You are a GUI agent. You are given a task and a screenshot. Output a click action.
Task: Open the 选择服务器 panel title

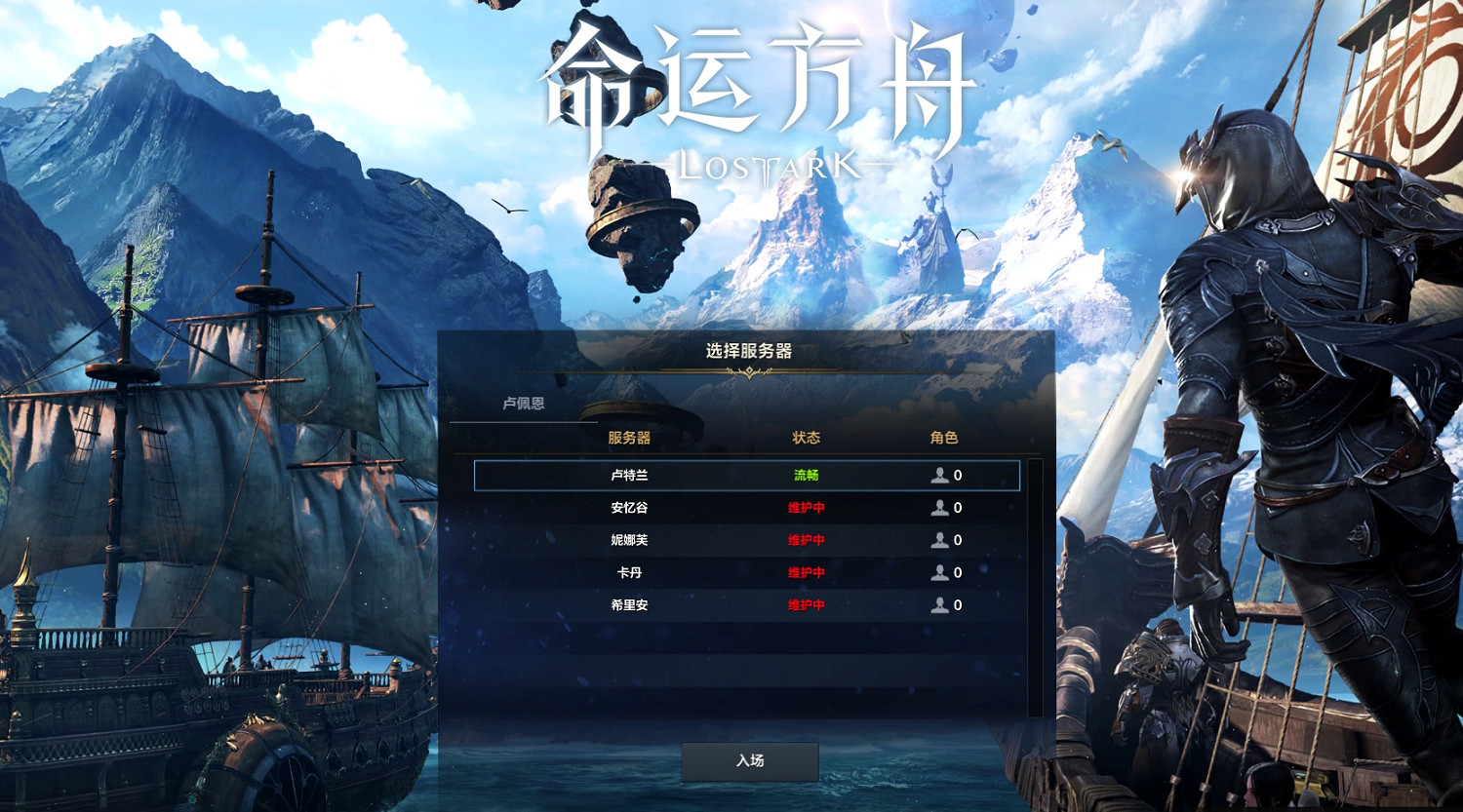click(750, 351)
